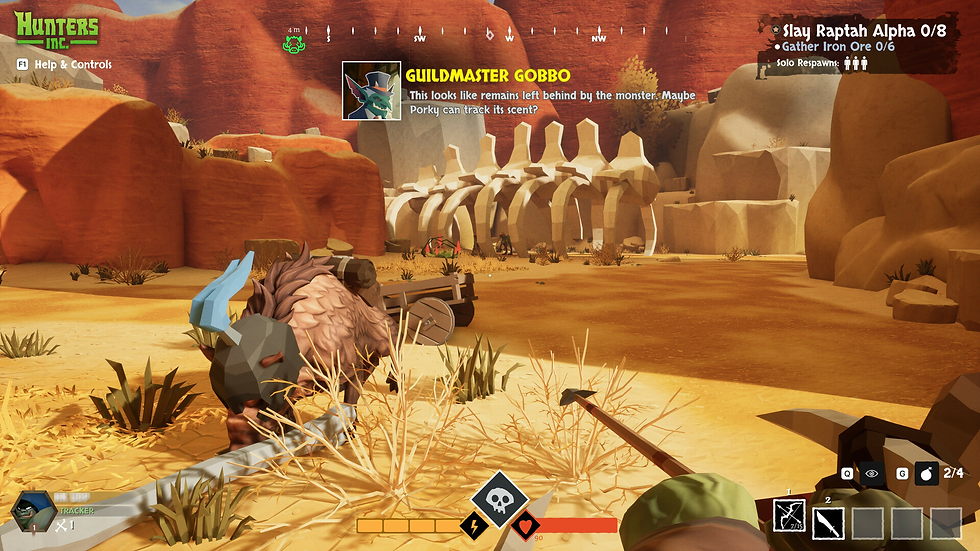980x551 pixels.
Task: Select the Gather Iron Ore objective
Action: [x=839, y=47]
